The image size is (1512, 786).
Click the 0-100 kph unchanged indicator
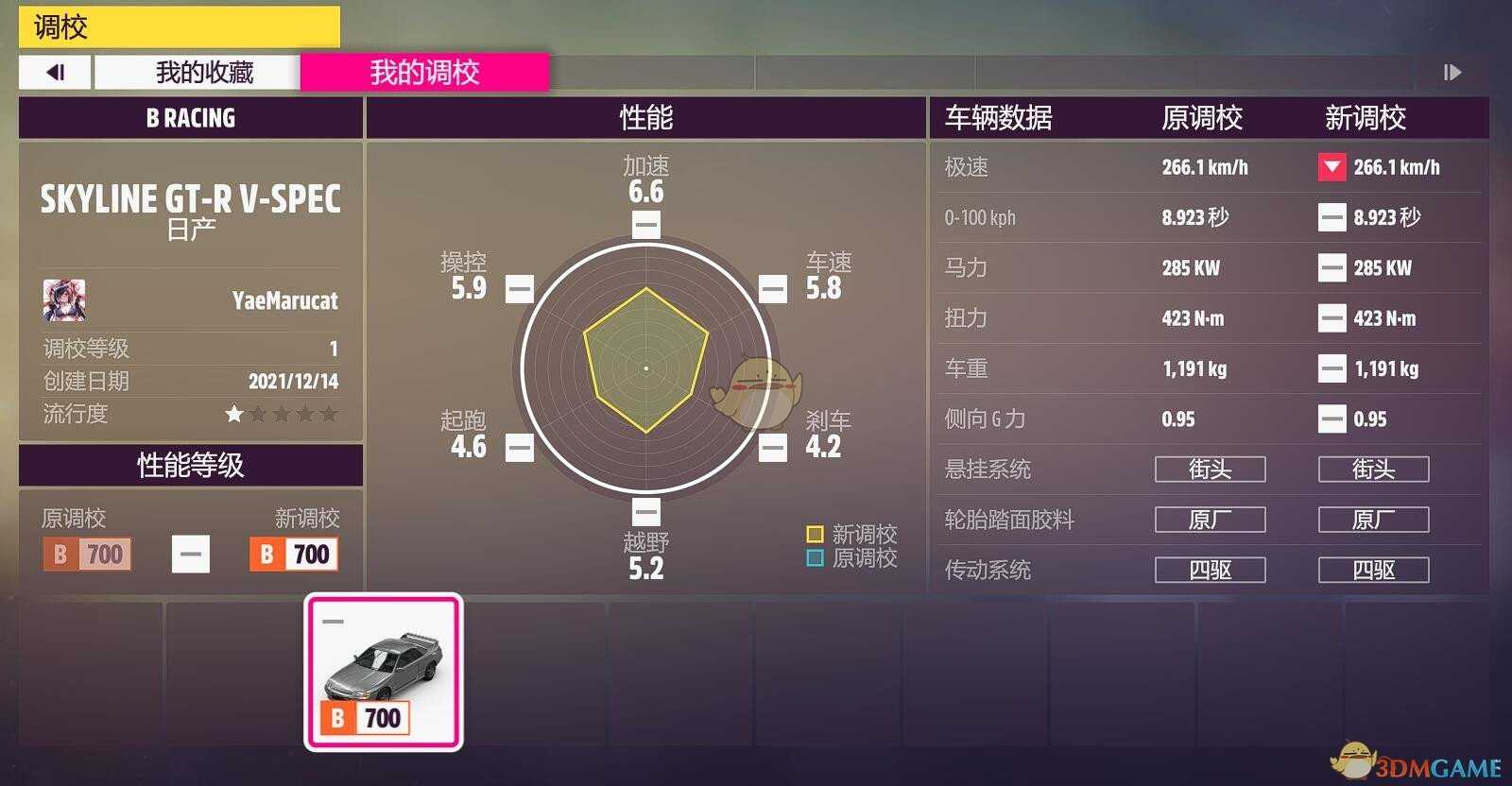pyautogui.click(x=1332, y=217)
